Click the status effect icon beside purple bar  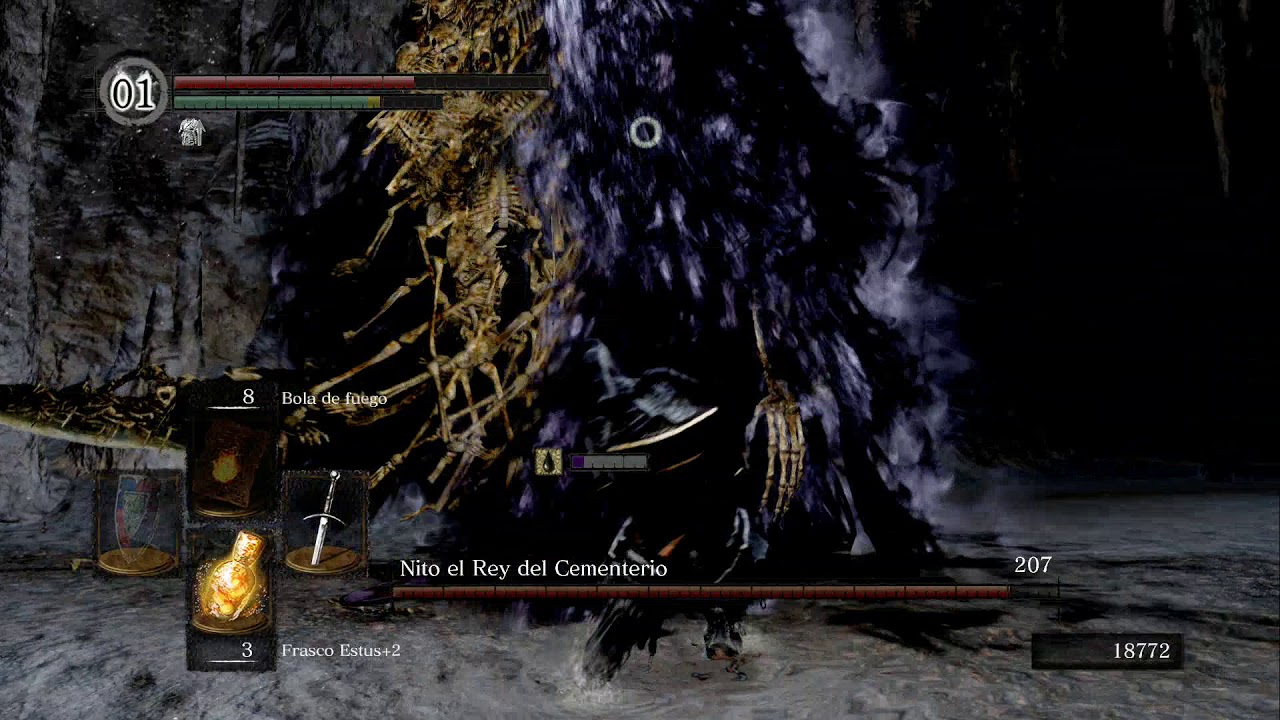tap(547, 461)
